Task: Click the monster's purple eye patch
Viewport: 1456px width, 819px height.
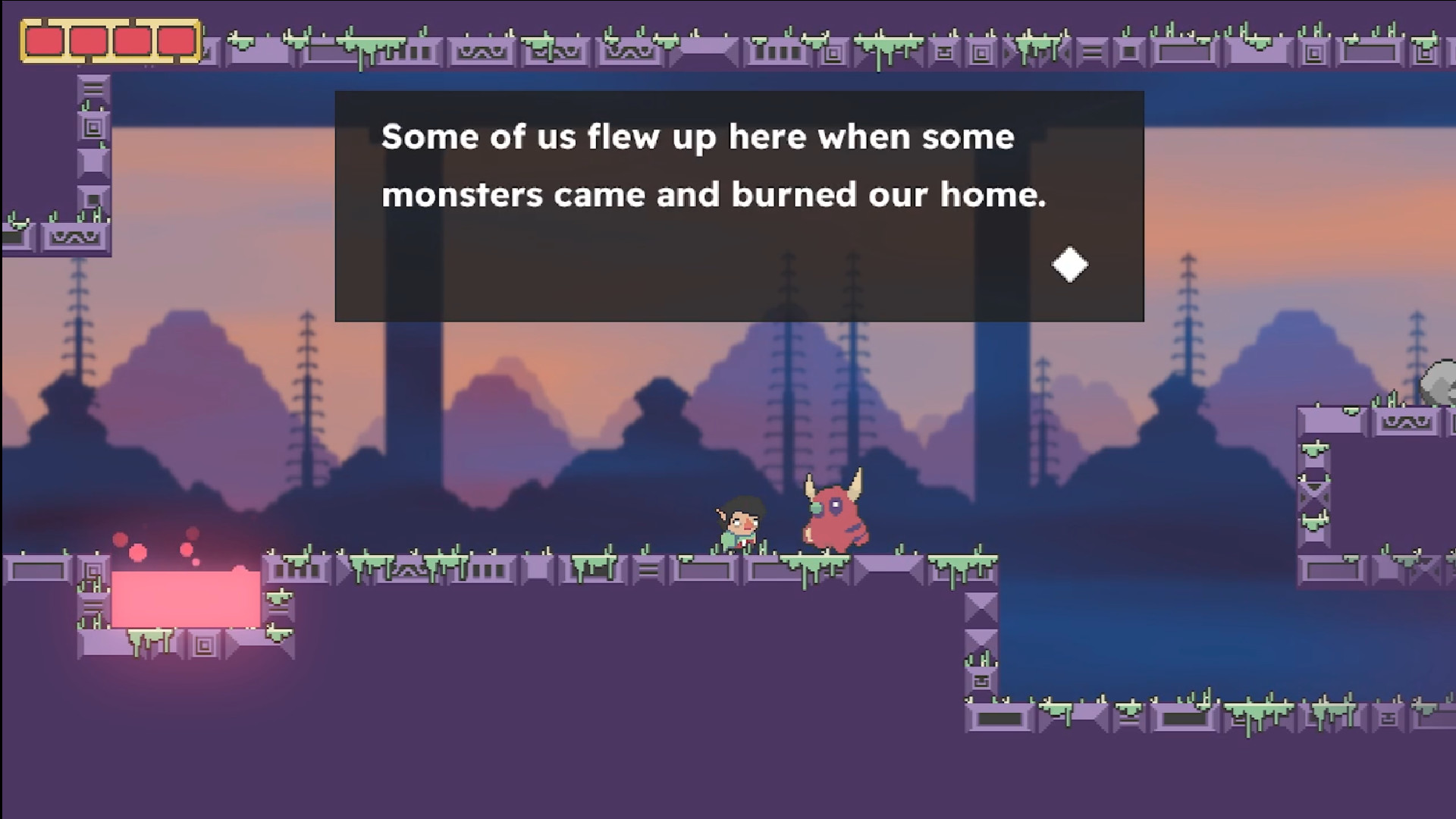Action: click(836, 506)
